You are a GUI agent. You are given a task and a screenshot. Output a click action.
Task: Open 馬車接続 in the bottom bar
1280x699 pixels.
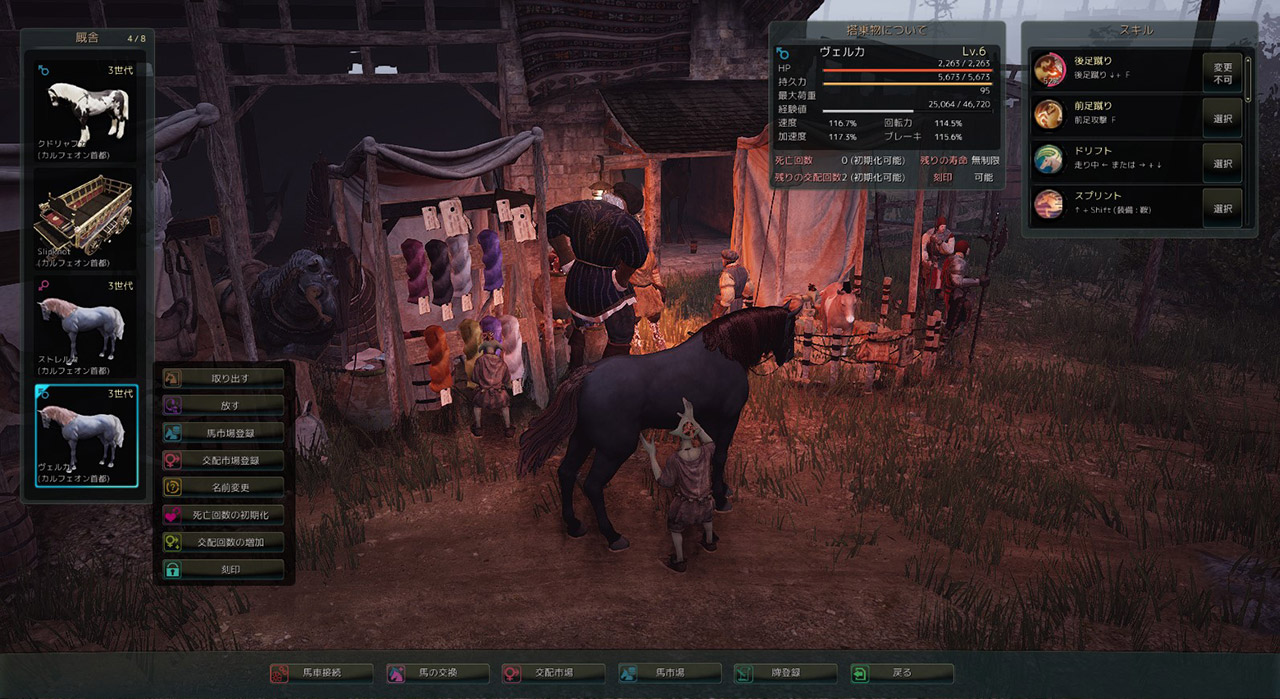pos(321,673)
